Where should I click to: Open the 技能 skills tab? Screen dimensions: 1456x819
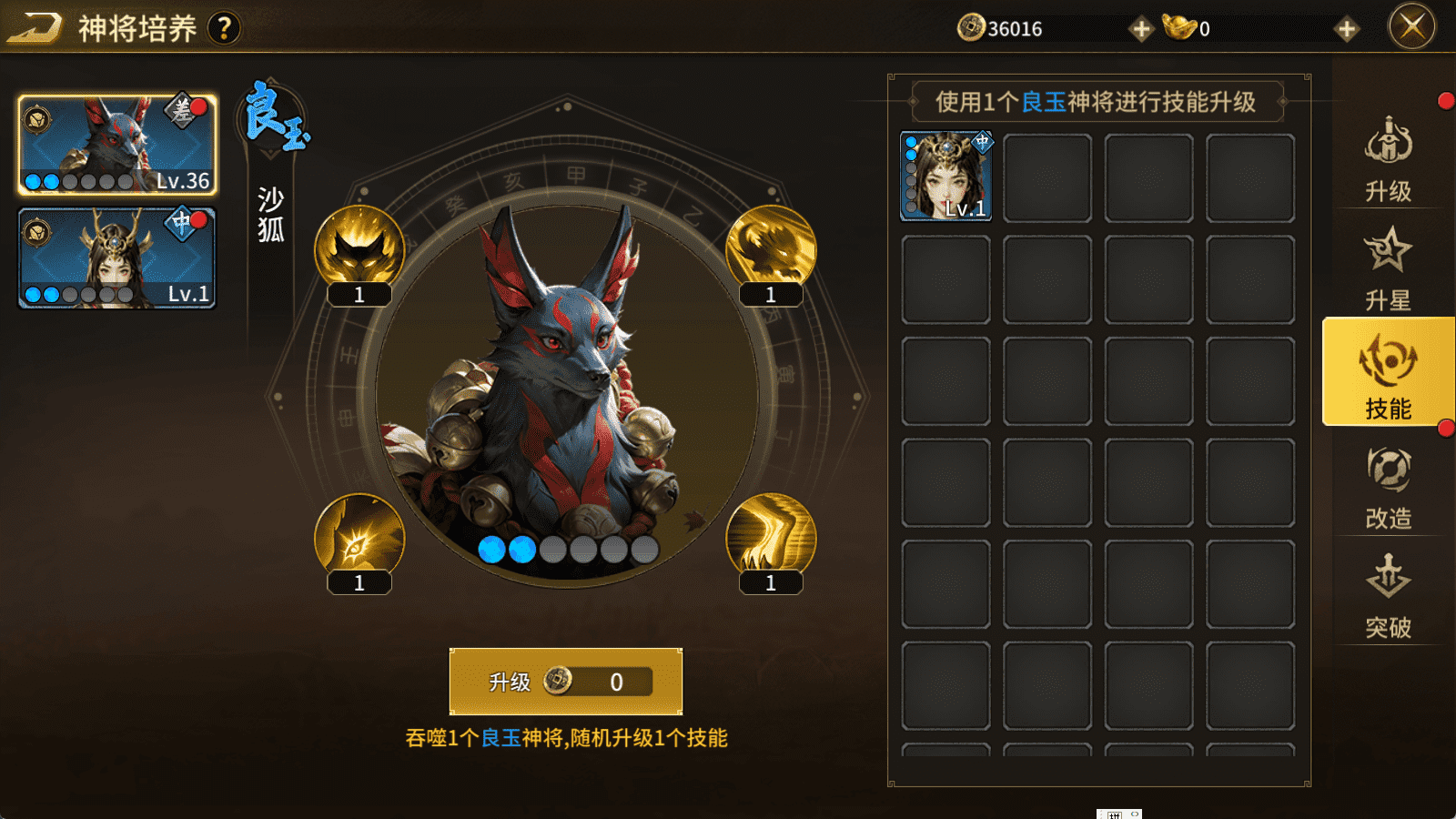pyautogui.click(x=1388, y=373)
